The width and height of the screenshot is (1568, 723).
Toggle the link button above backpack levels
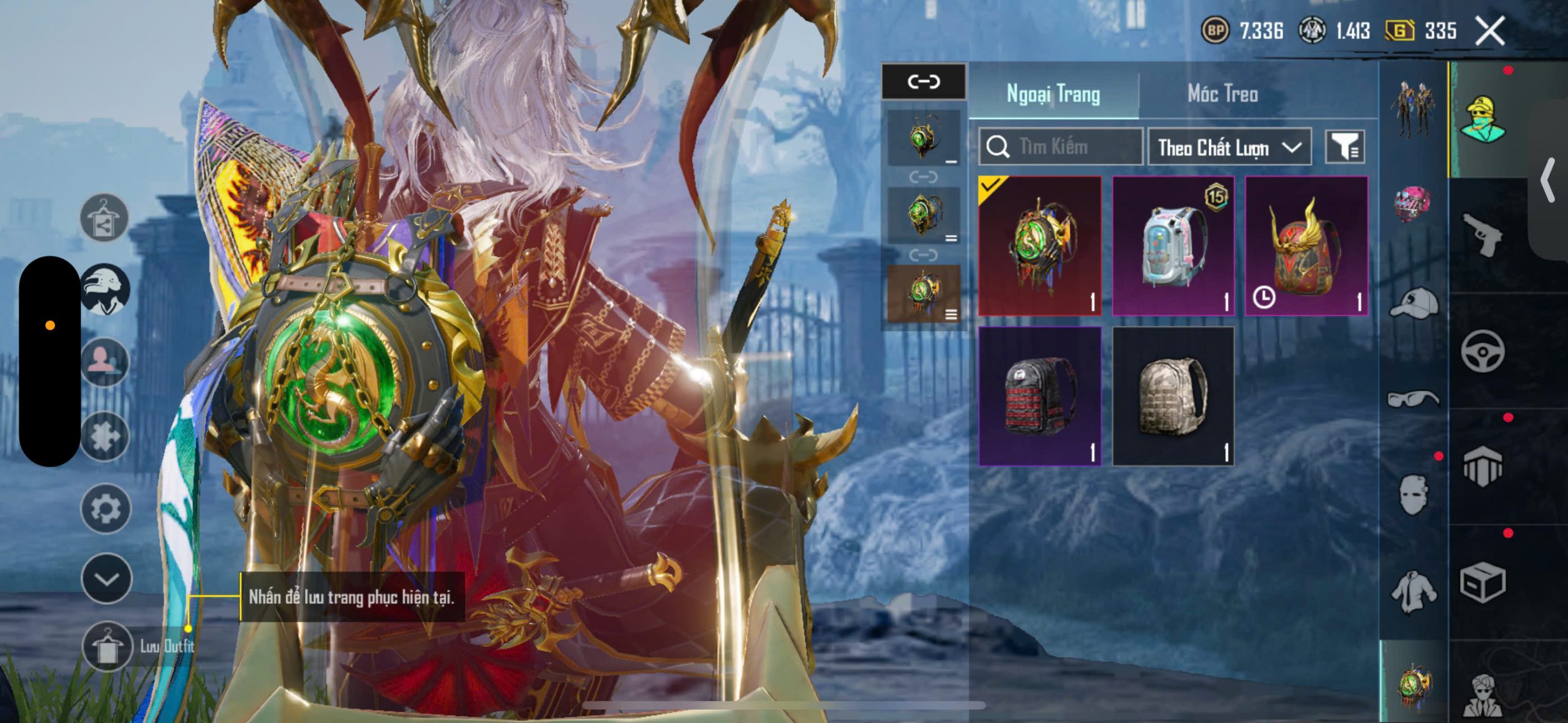click(x=924, y=81)
